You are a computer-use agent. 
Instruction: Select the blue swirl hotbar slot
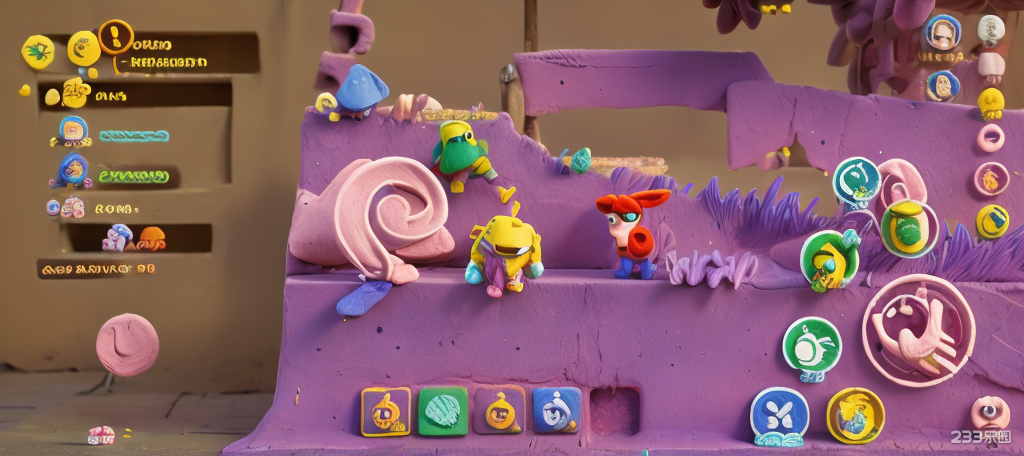pyautogui.click(x=556, y=410)
